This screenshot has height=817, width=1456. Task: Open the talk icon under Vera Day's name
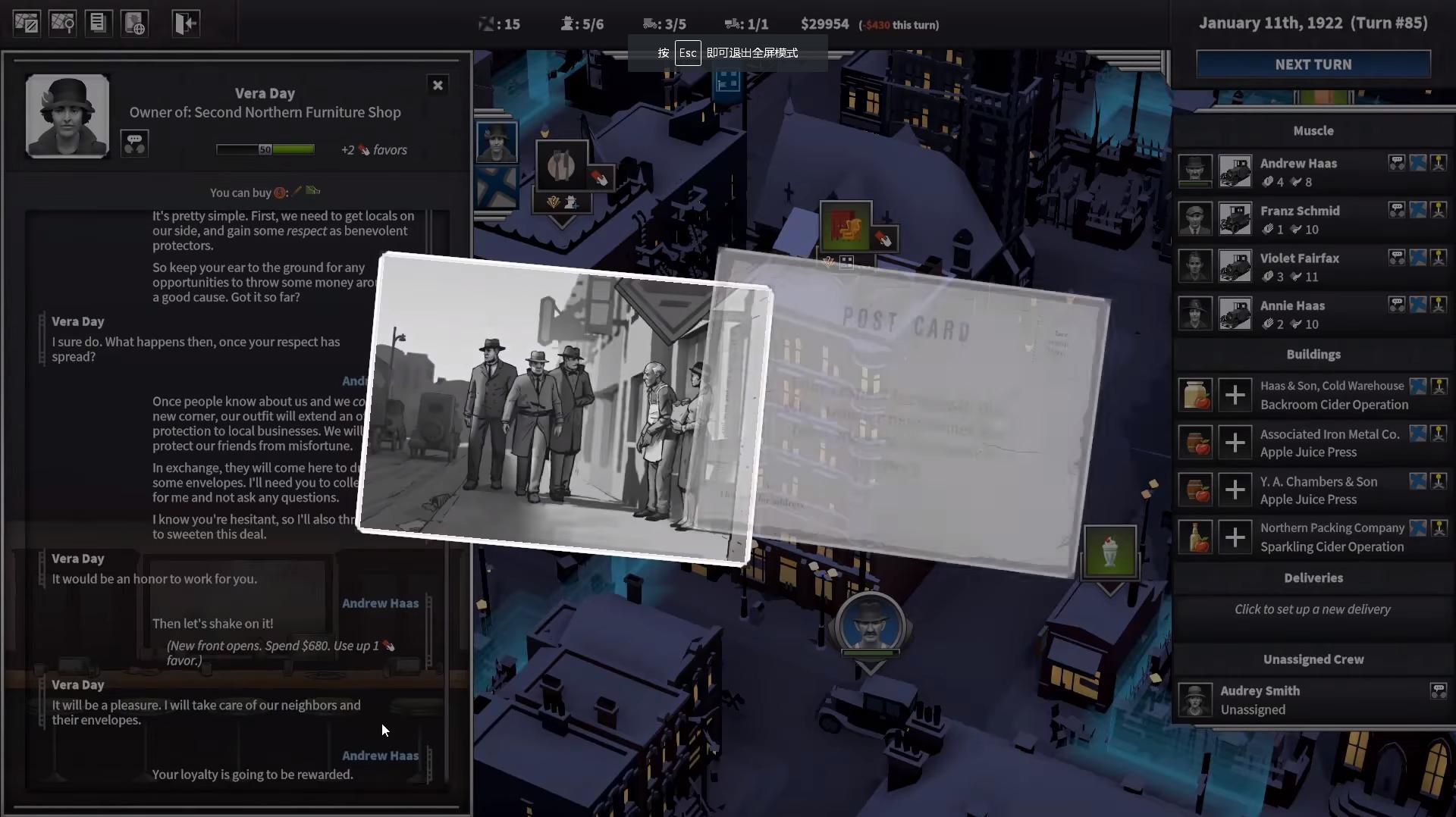click(x=134, y=143)
